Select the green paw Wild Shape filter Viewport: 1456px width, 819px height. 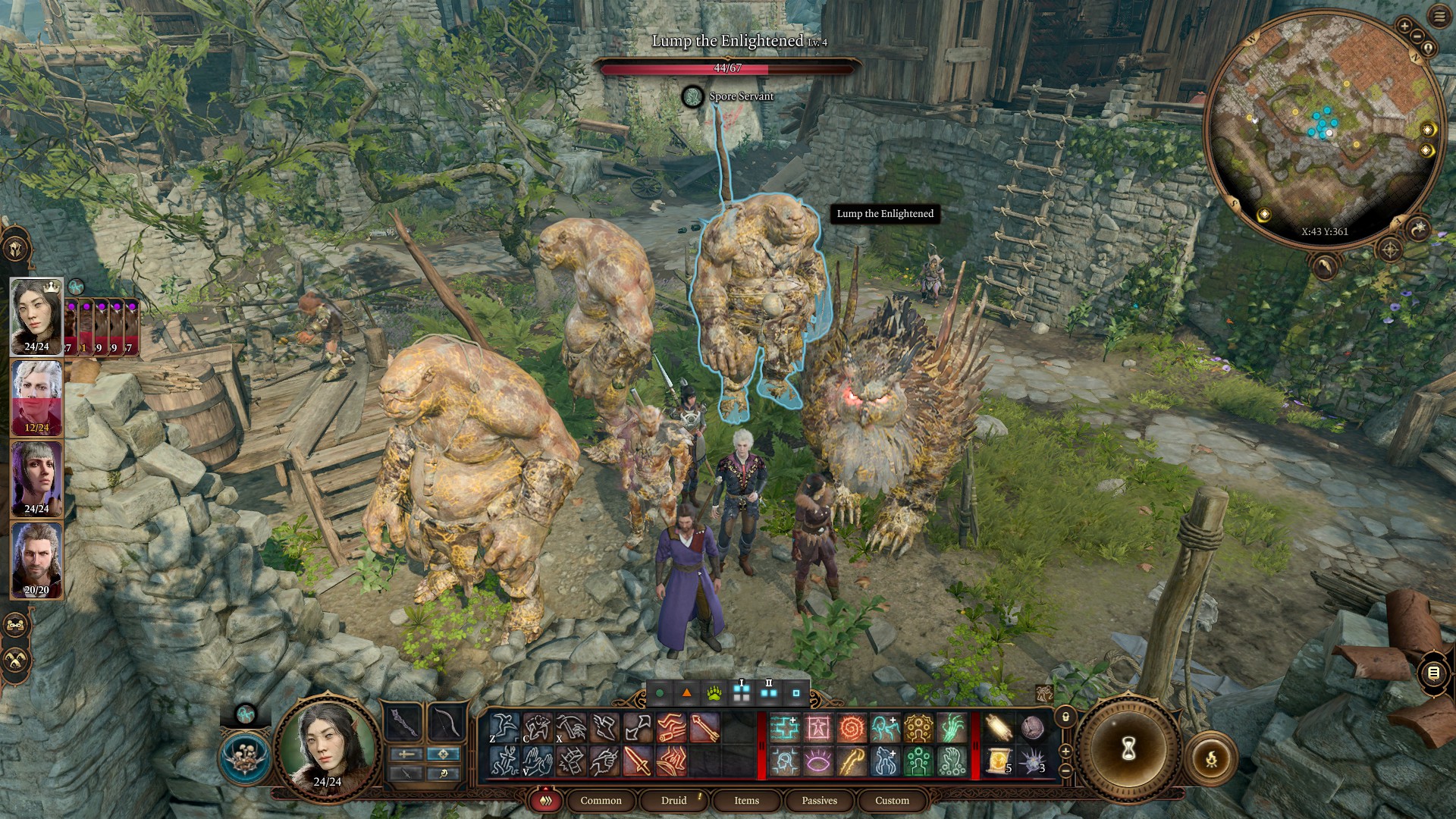714,693
